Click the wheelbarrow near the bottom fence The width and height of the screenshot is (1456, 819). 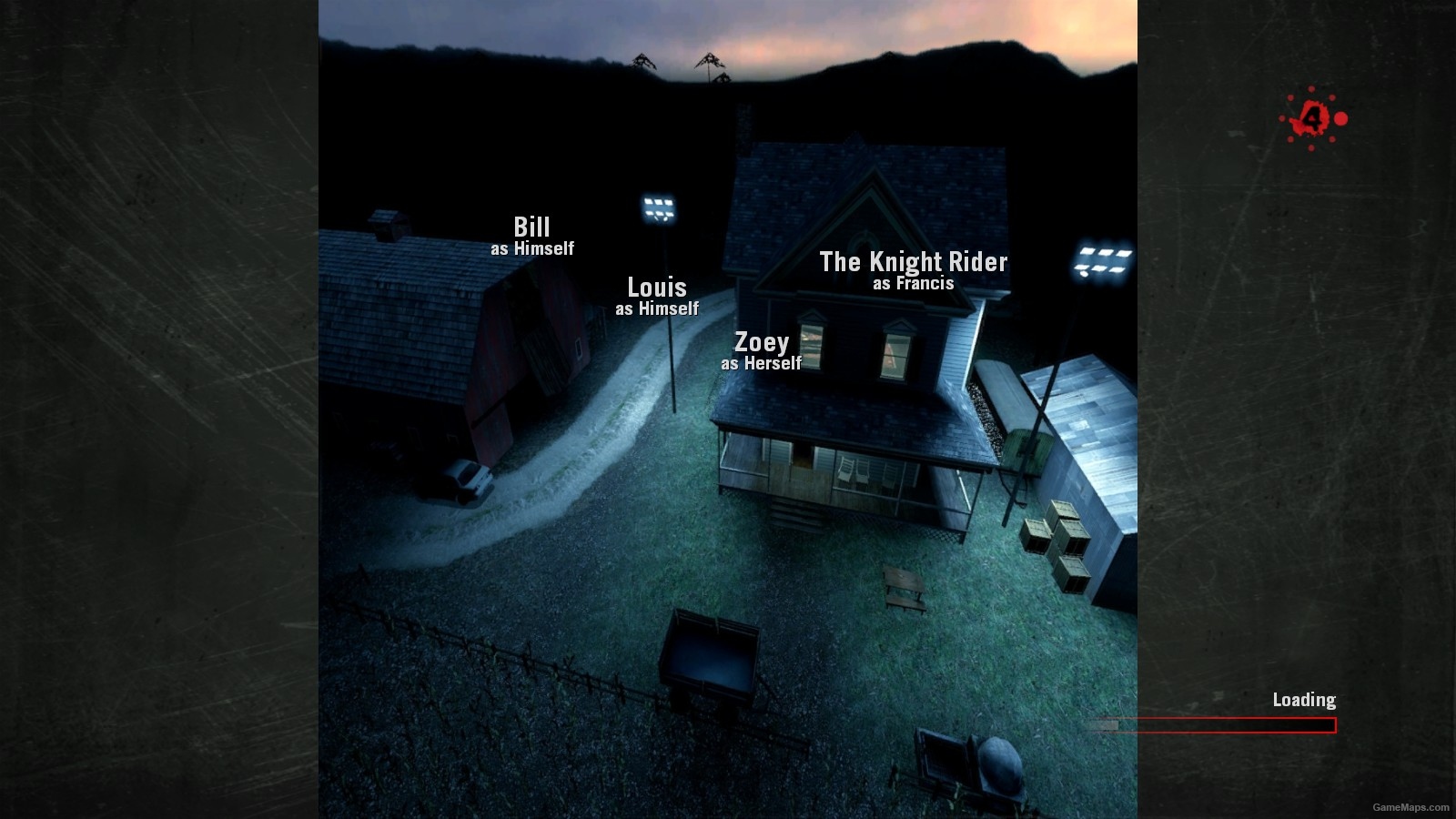tap(966, 764)
